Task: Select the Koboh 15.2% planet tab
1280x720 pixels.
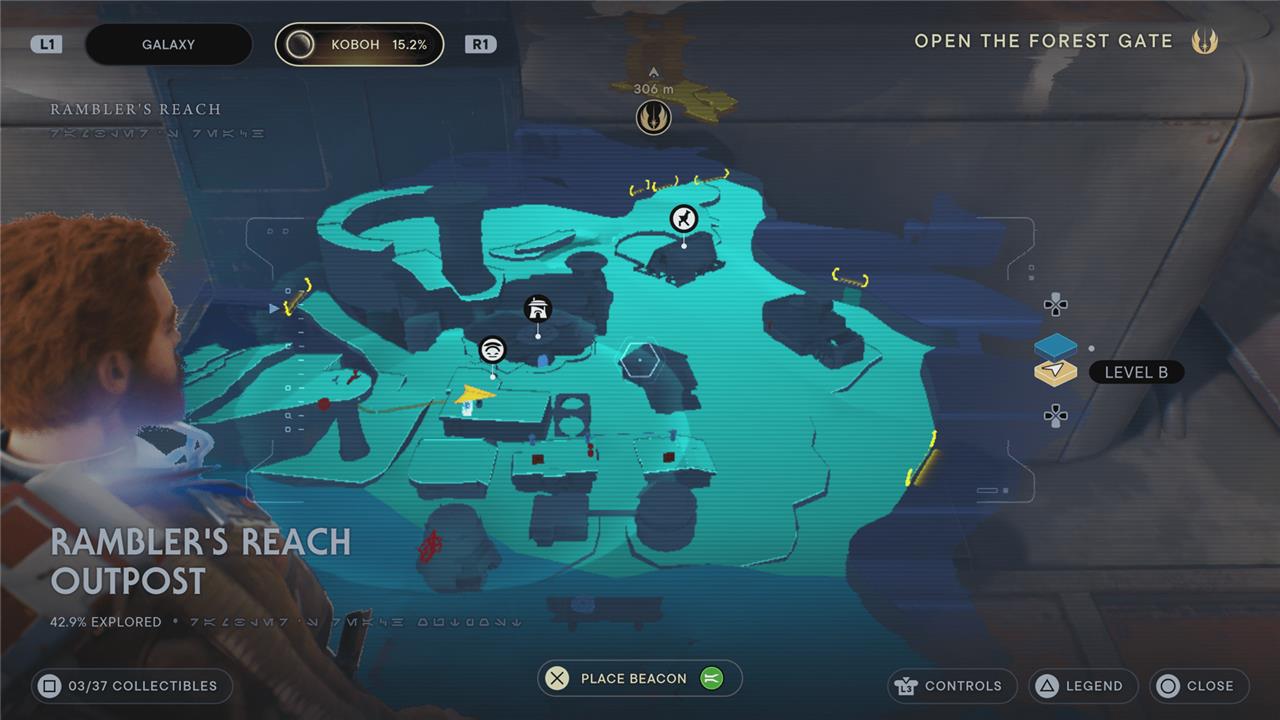Action: point(359,45)
